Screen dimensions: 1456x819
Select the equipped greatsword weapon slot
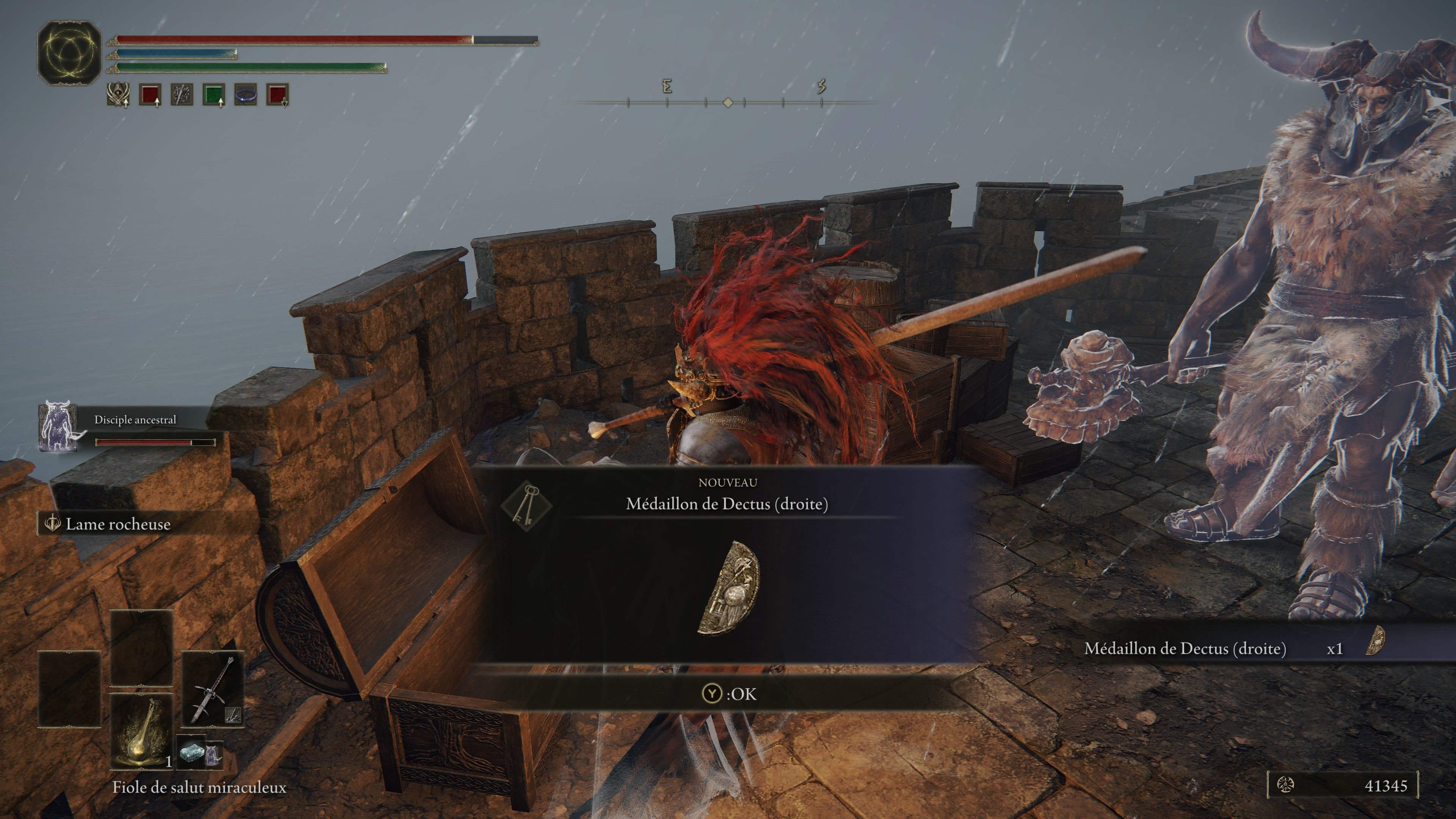click(x=212, y=689)
